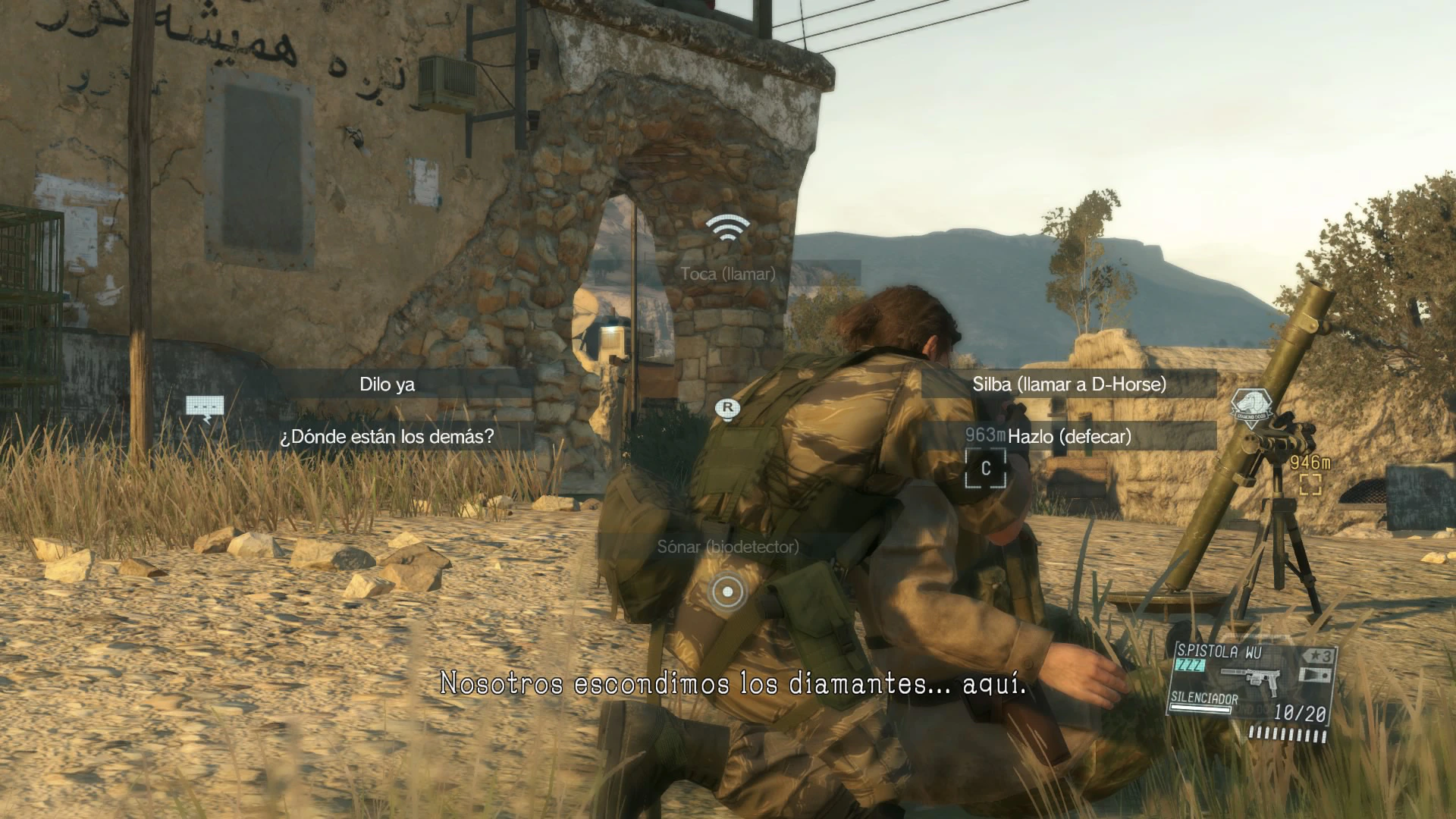Click the Diamond Dogs emblem icon
This screenshot has height=819, width=1456.
coord(1248,408)
